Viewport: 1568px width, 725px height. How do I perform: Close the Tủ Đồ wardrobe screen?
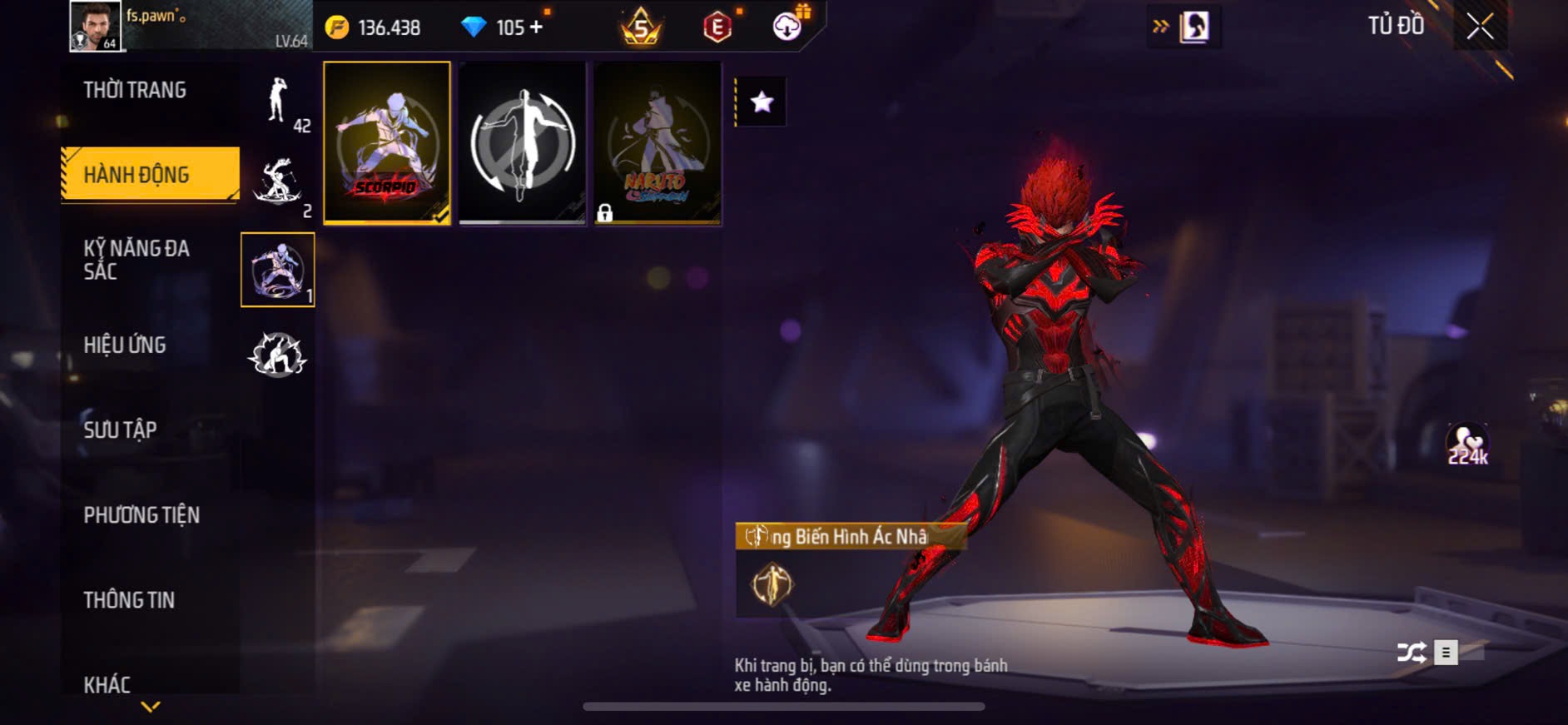[1480, 27]
